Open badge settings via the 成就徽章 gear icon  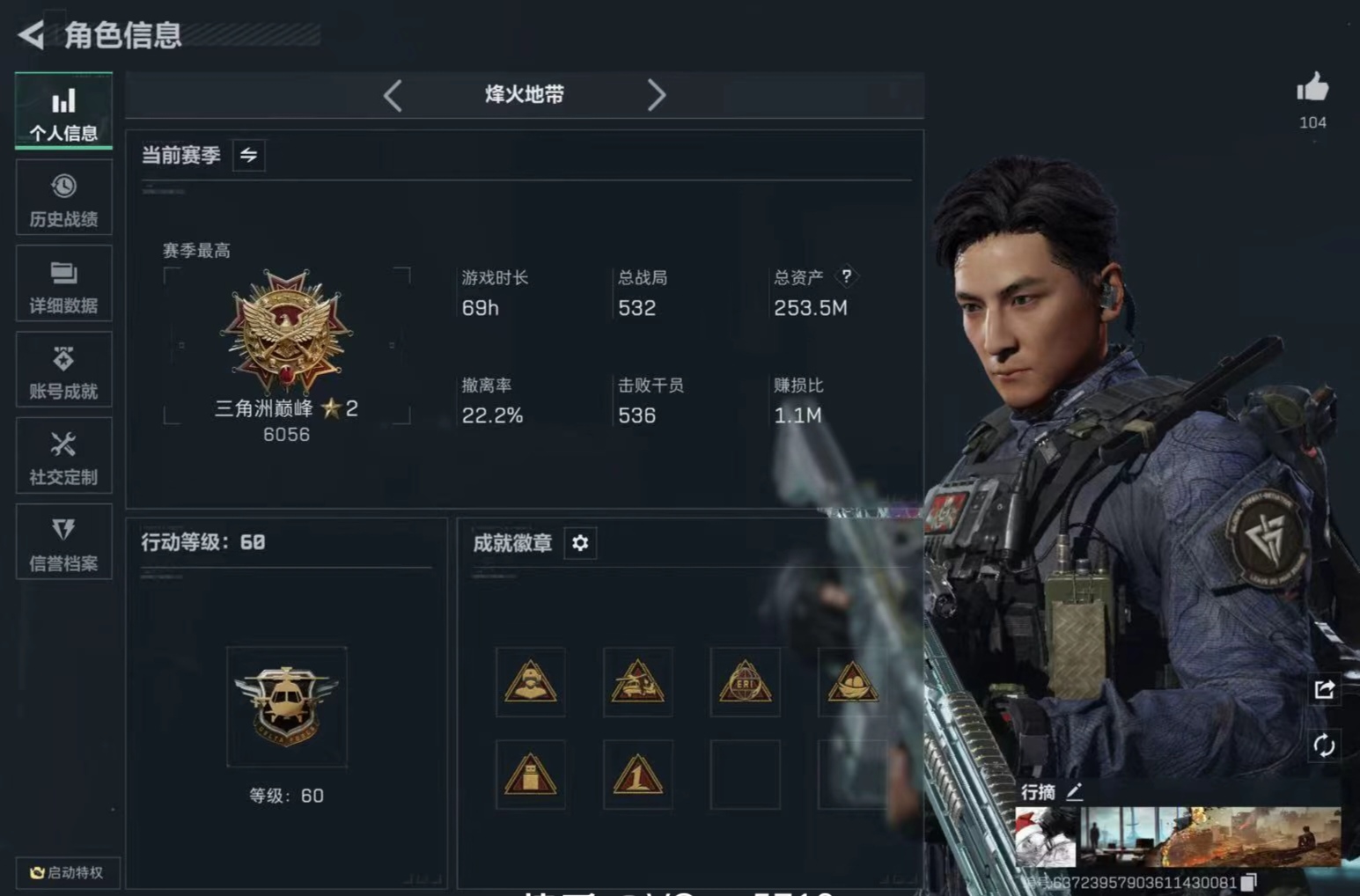(579, 543)
